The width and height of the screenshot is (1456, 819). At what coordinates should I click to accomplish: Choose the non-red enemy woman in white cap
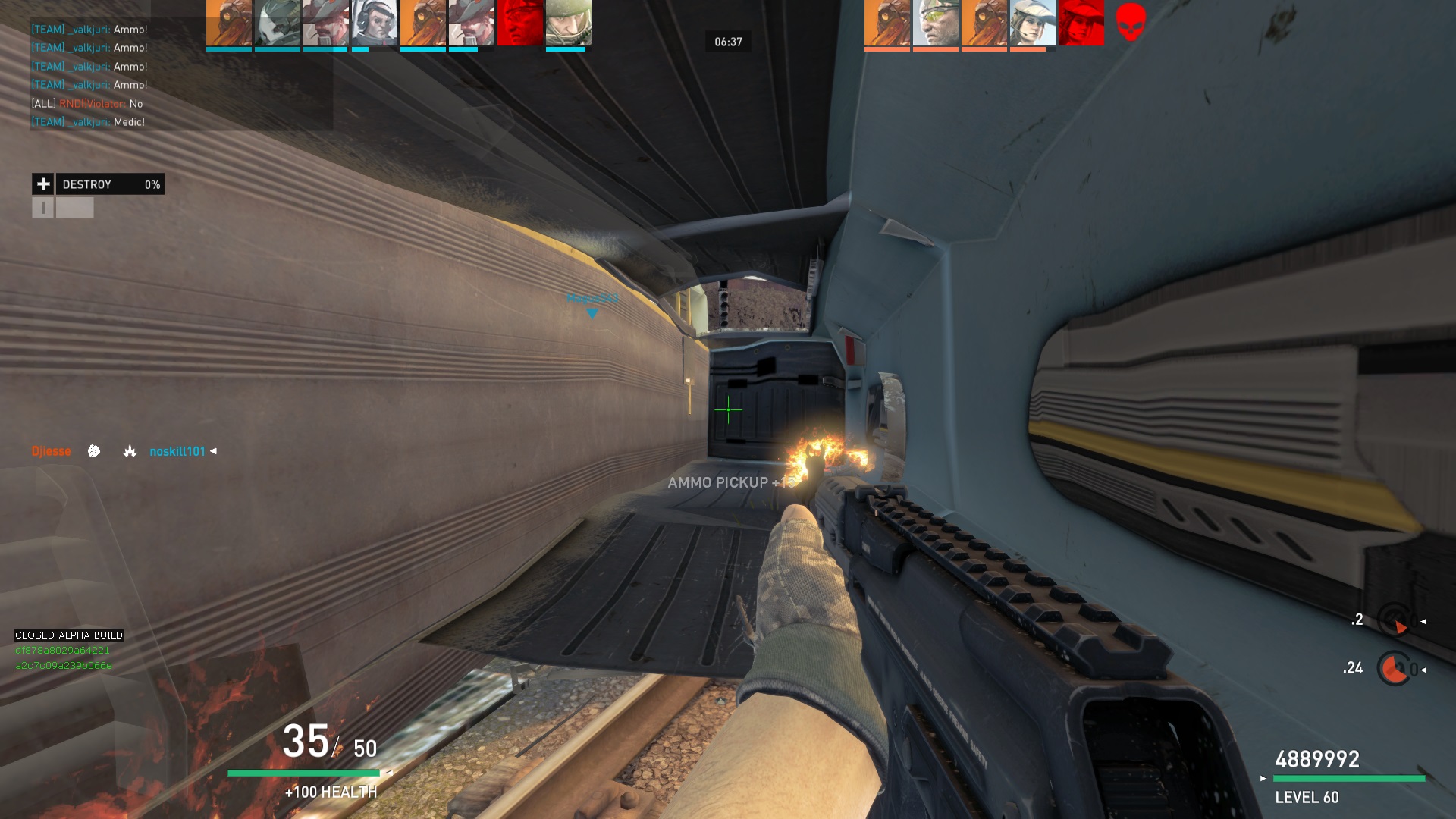tap(1033, 23)
